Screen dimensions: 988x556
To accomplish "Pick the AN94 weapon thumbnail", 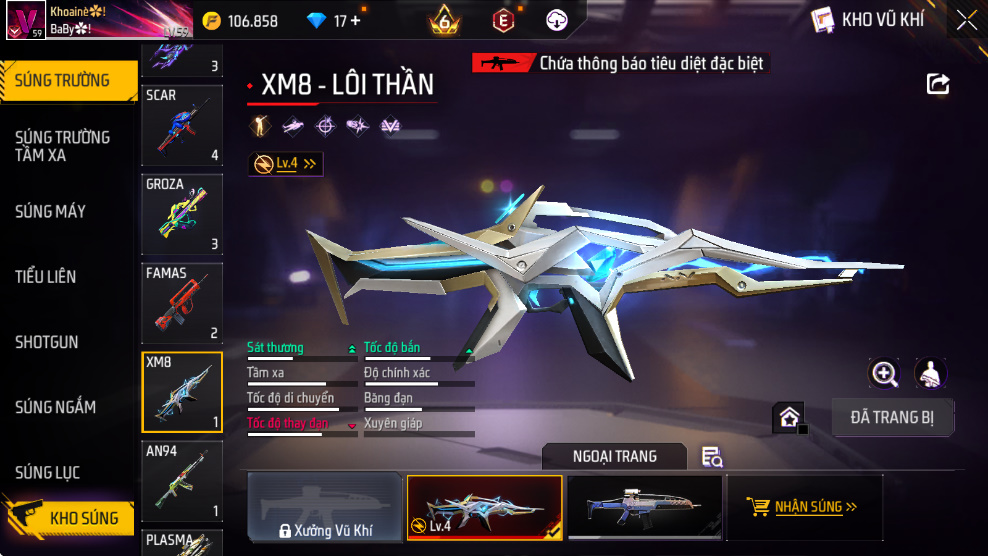I will pyautogui.click(x=182, y=482).
